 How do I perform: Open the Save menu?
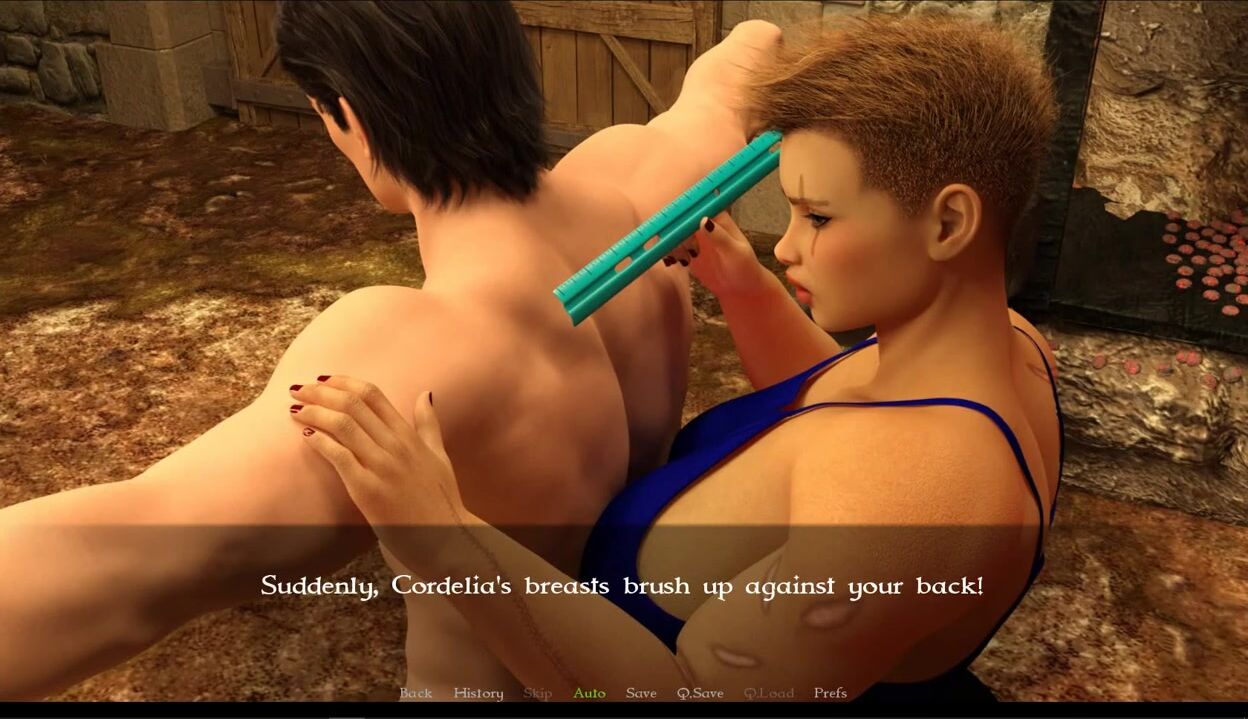point(641,693)
